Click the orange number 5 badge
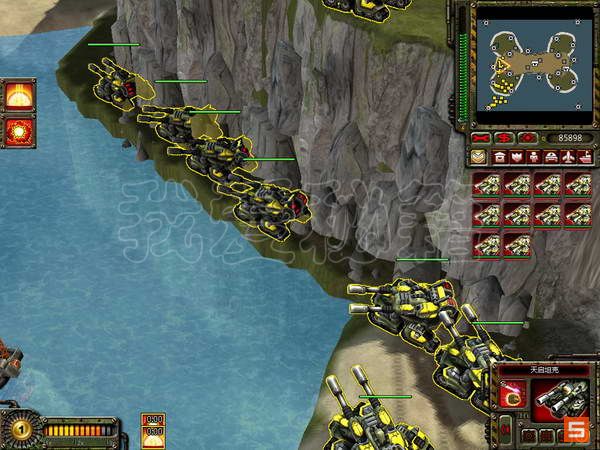This screenshot has width=600, height=450. (x=577, y=430)
